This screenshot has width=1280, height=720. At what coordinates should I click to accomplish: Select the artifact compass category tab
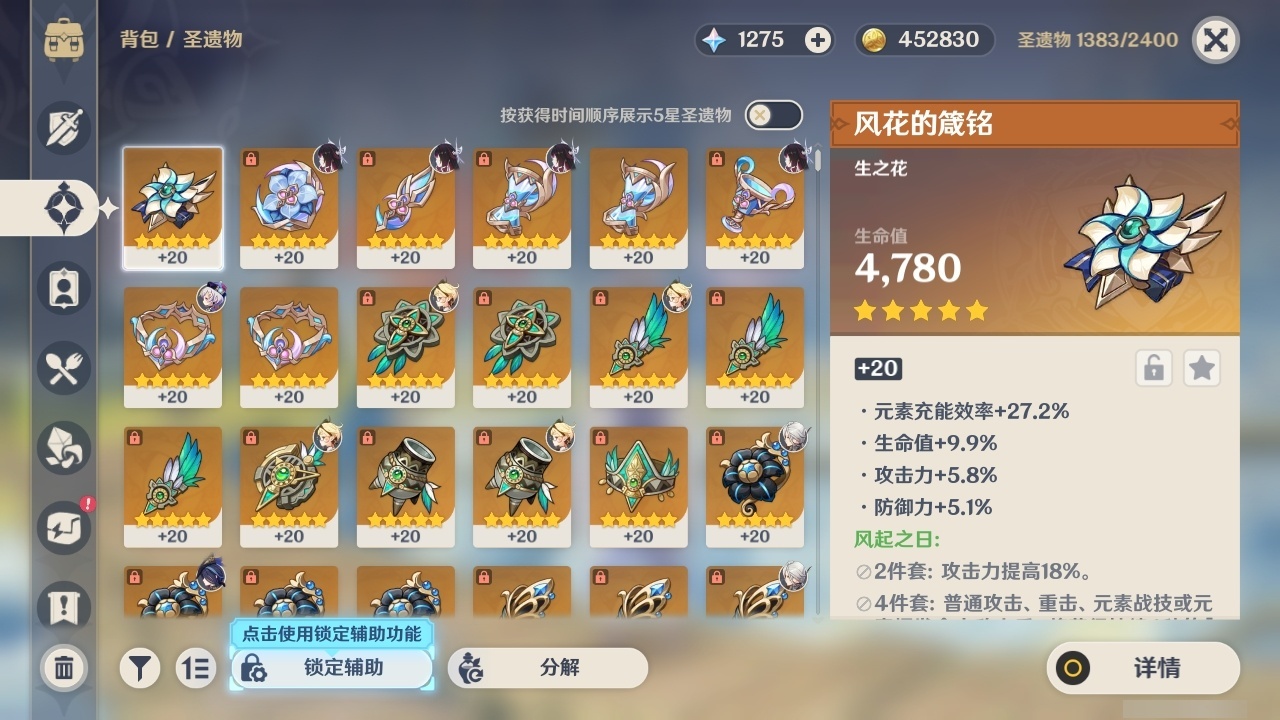(64, 208)
